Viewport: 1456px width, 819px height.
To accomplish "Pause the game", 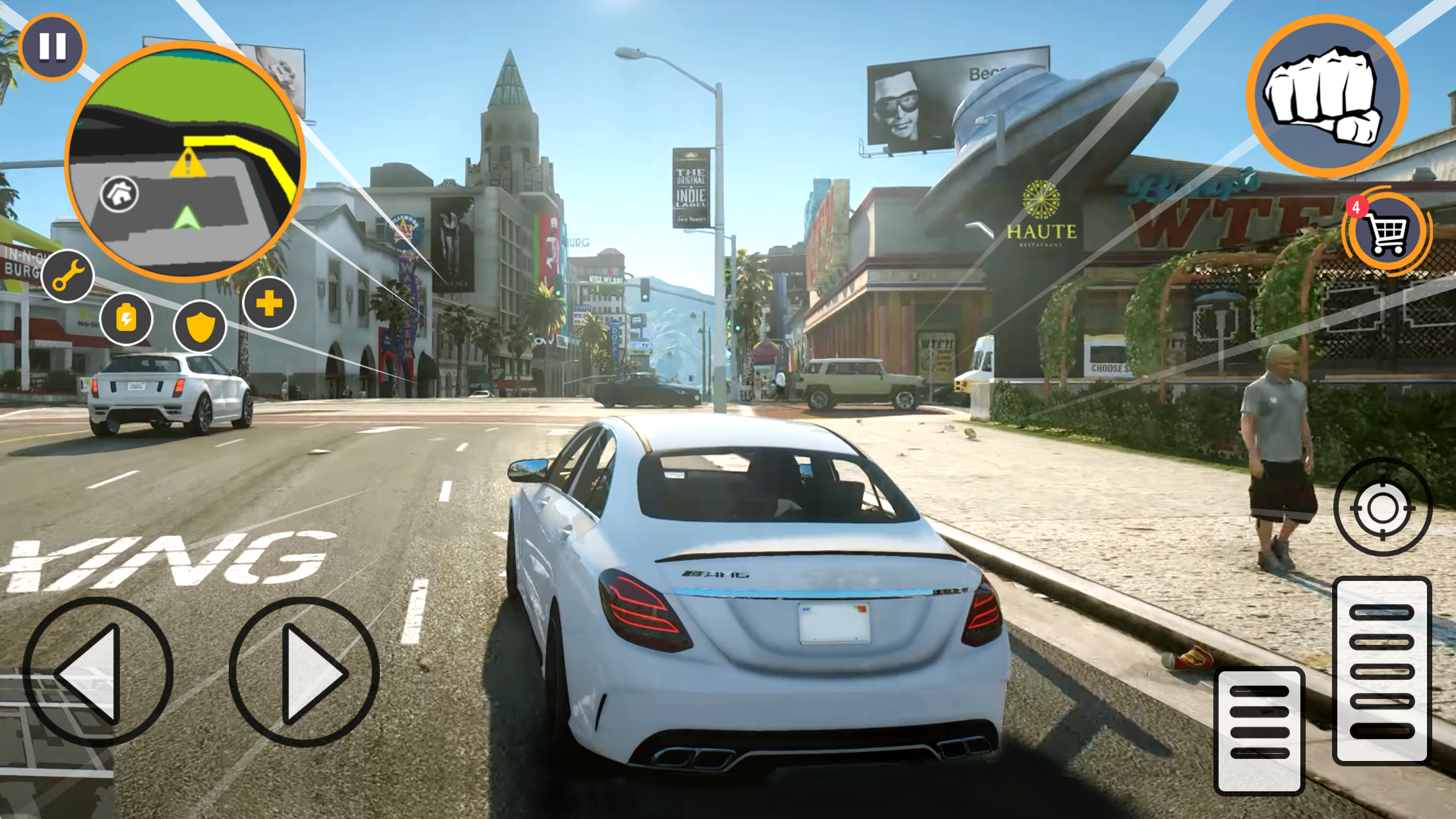I will 52,47.
